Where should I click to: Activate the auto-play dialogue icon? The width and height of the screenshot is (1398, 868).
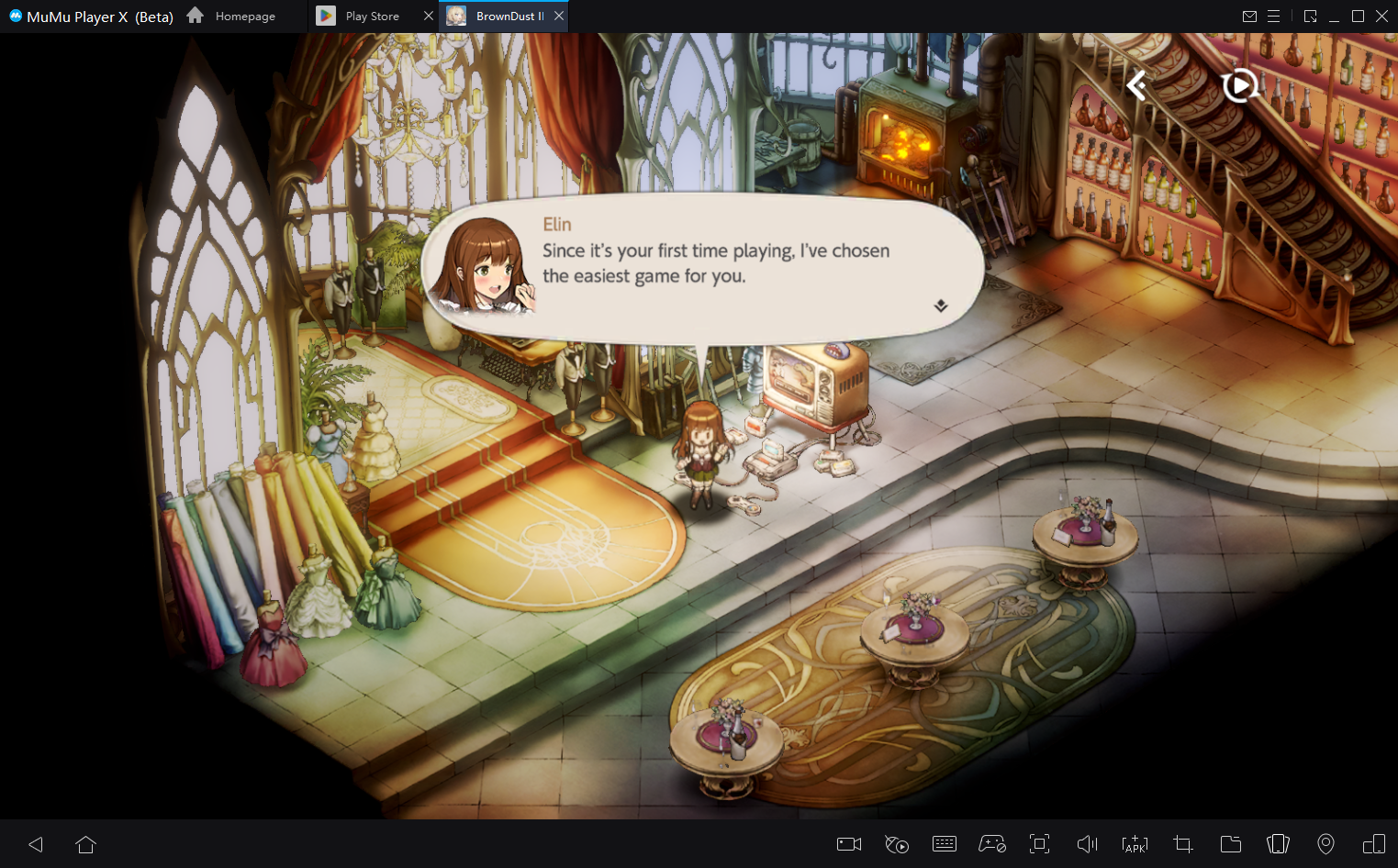[1239, 86]
